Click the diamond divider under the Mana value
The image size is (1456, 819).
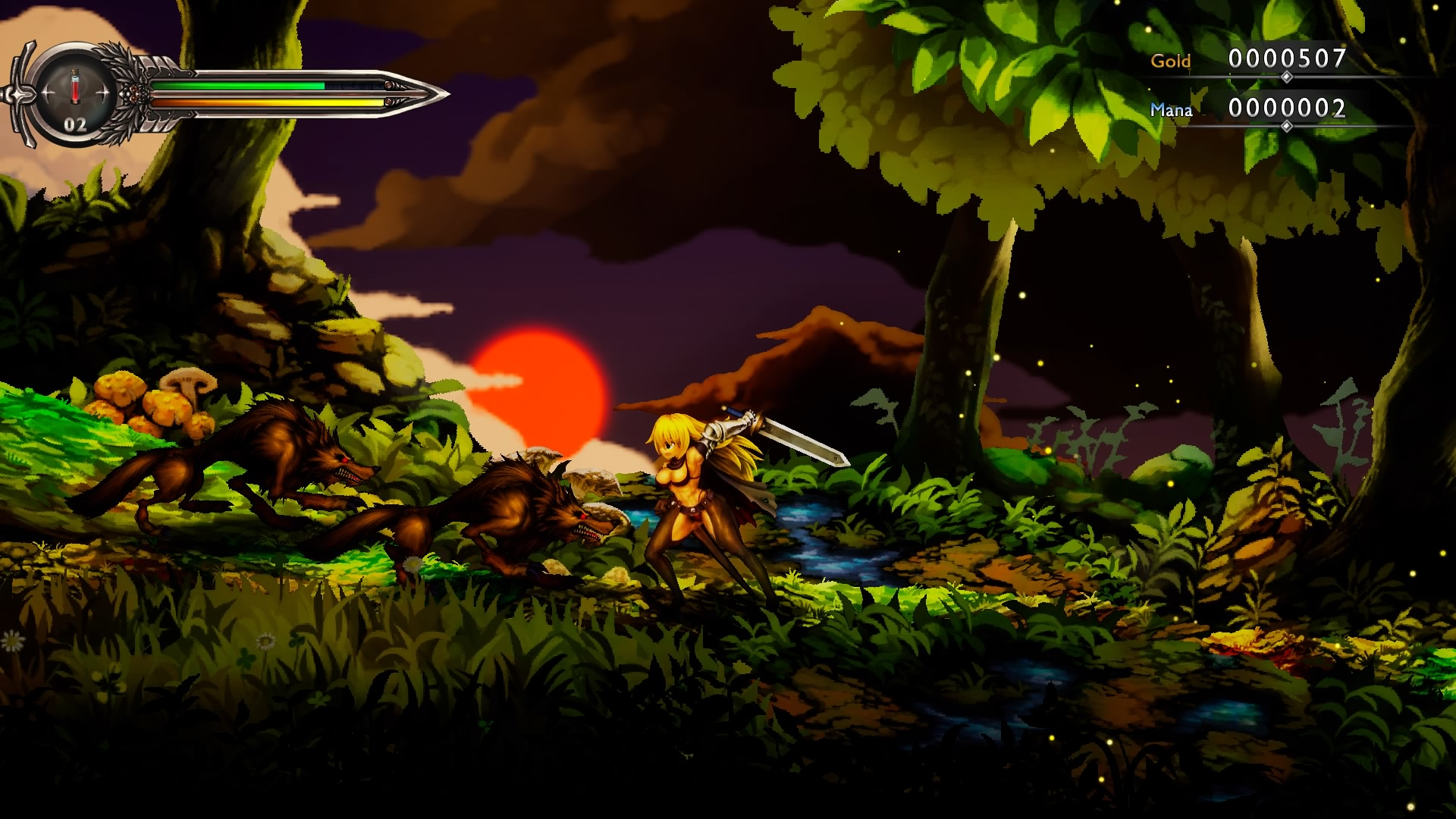click(1287, 125)
